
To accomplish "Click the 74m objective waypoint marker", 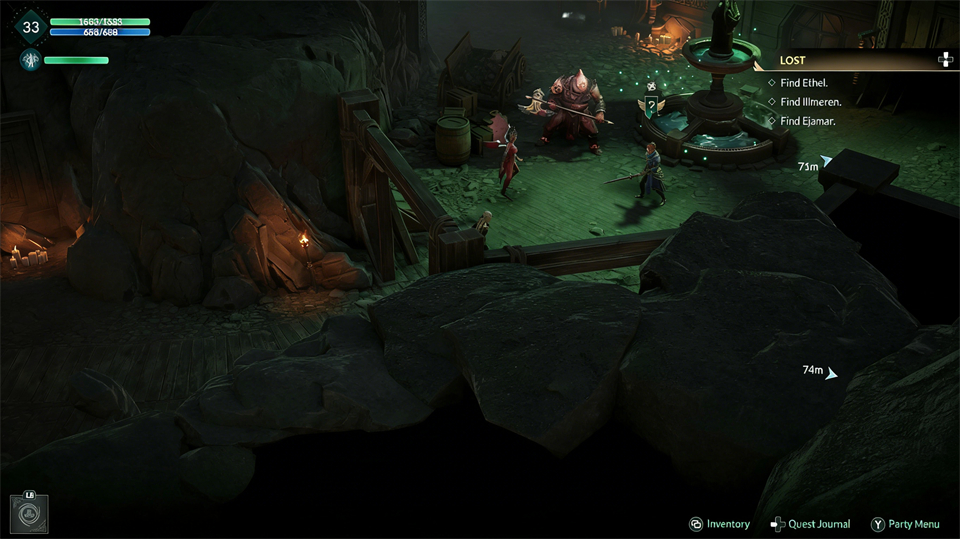I will tap(831, 373).
